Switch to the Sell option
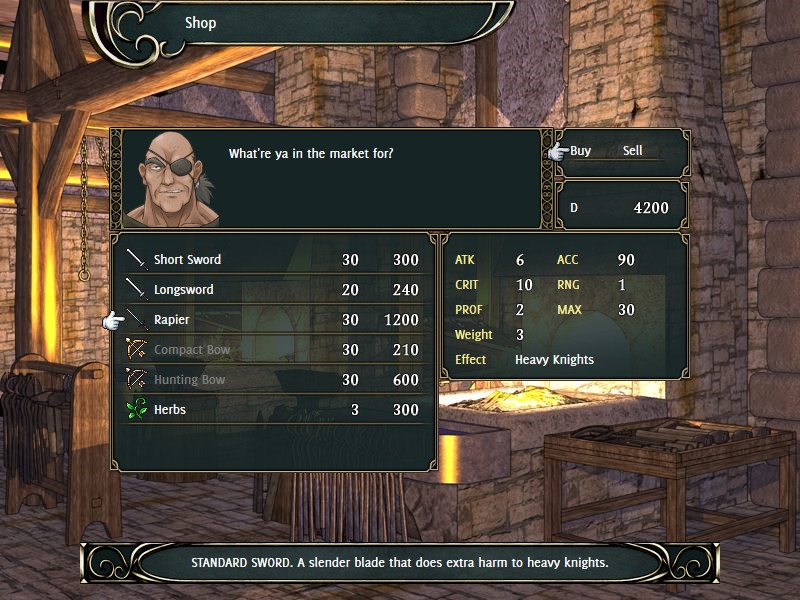This screenshot has height=600, width=800. coord(632,151)
